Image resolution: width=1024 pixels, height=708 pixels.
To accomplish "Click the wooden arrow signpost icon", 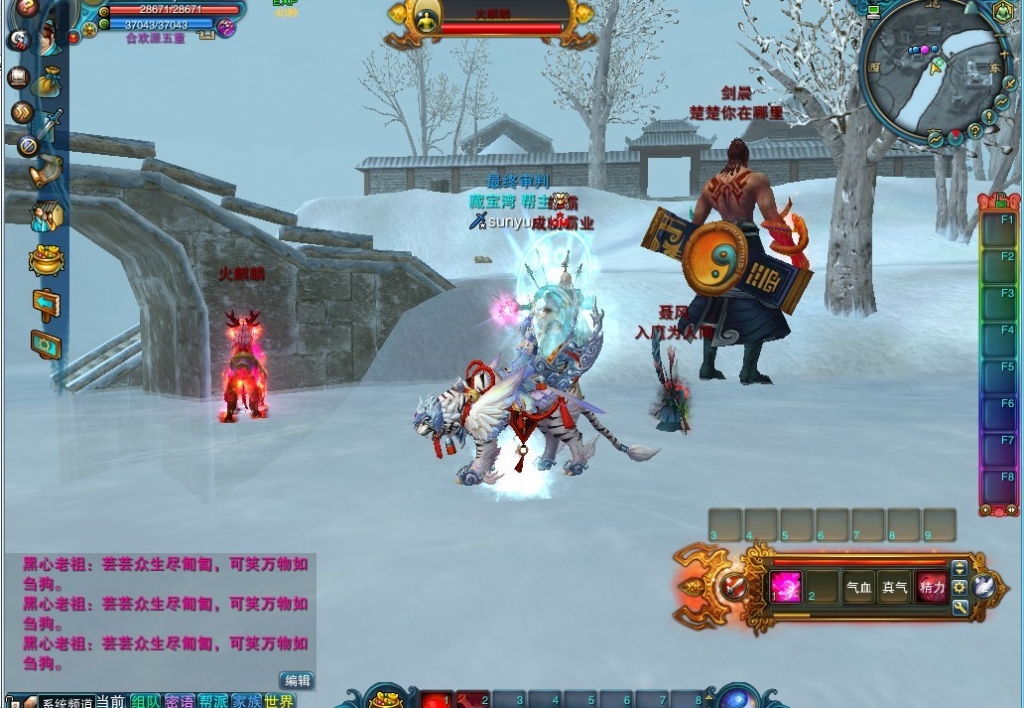I will click(46, 303).
